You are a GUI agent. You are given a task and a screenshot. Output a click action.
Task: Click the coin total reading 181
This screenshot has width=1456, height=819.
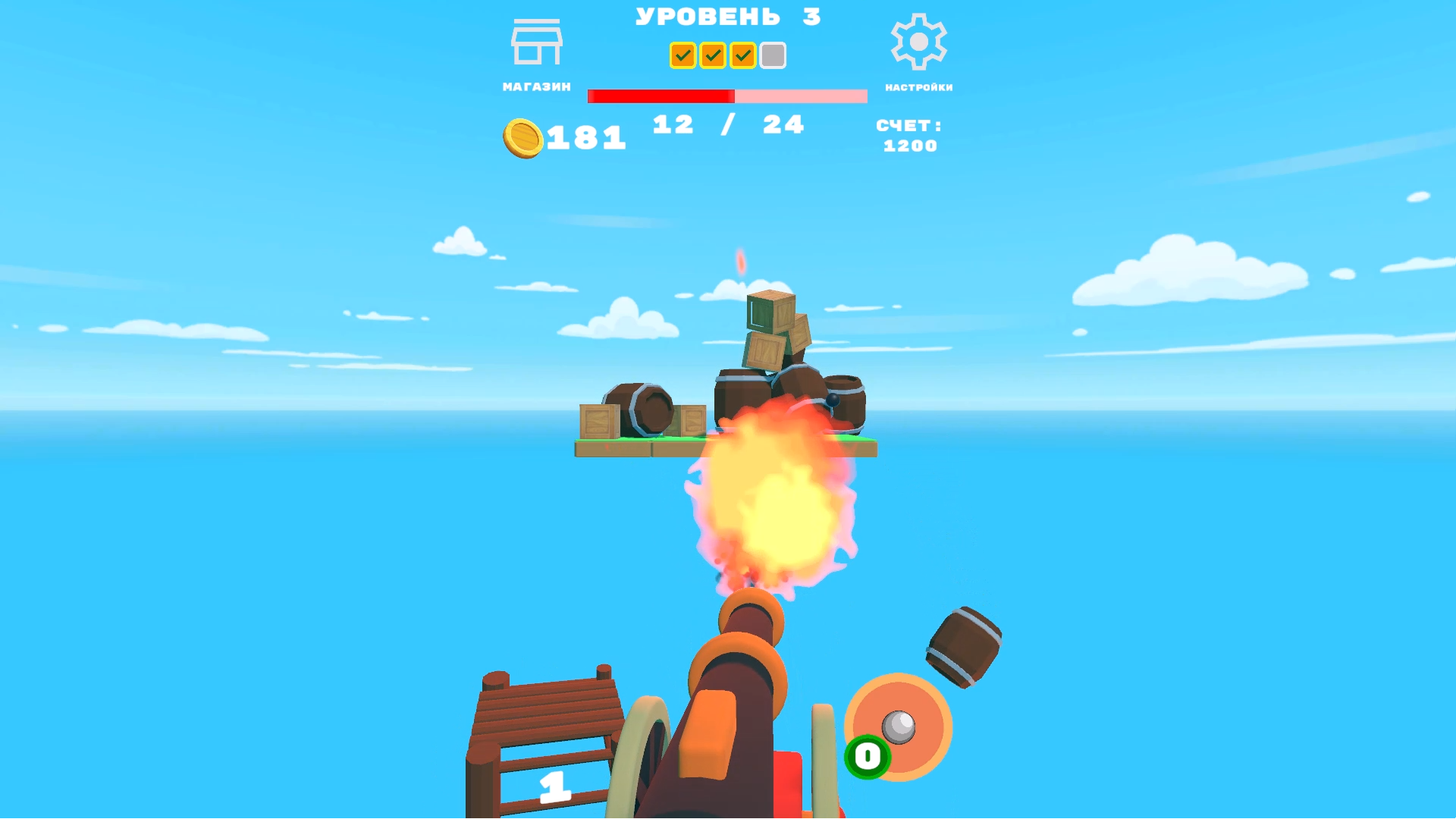pyautogui.click(x=584, y=136)
